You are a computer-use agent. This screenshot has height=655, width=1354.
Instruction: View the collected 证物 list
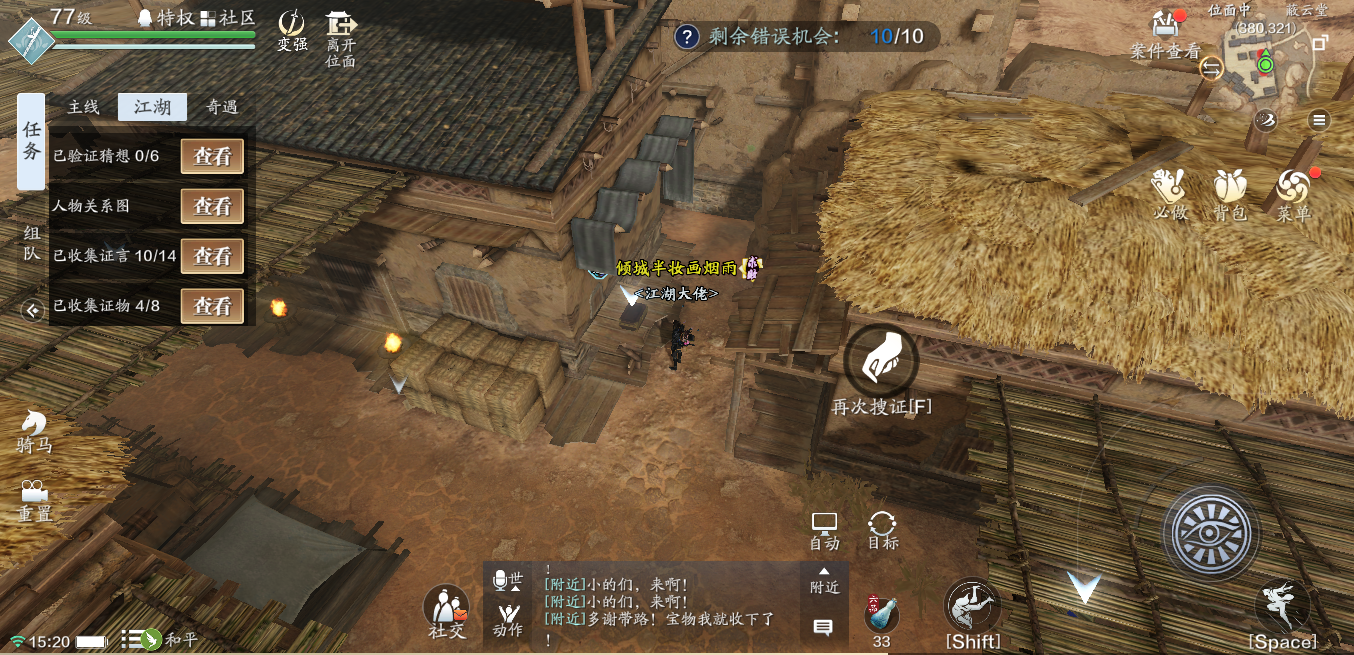212,306
